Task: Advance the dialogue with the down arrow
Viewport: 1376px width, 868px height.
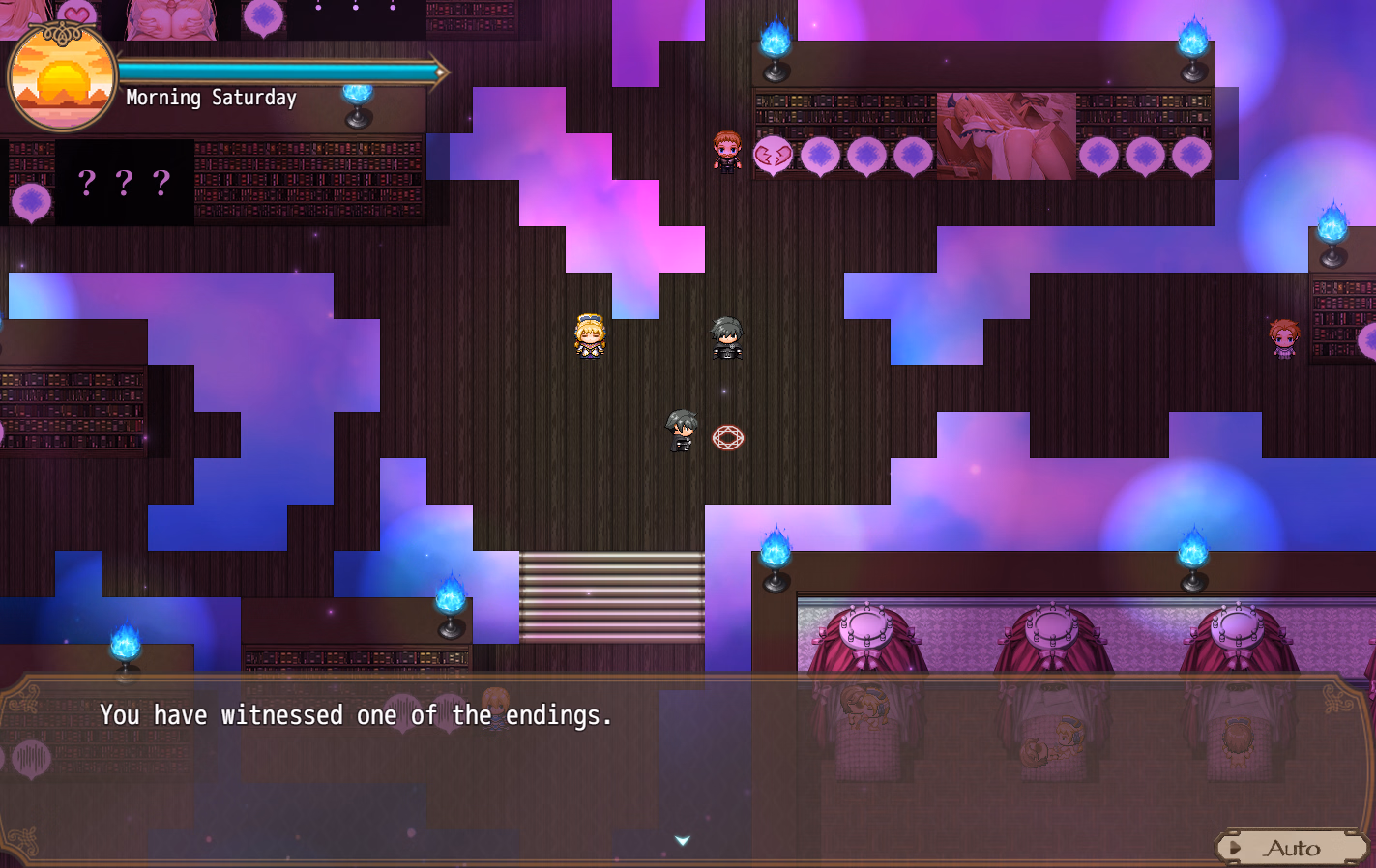Action: tap(683, 841)
